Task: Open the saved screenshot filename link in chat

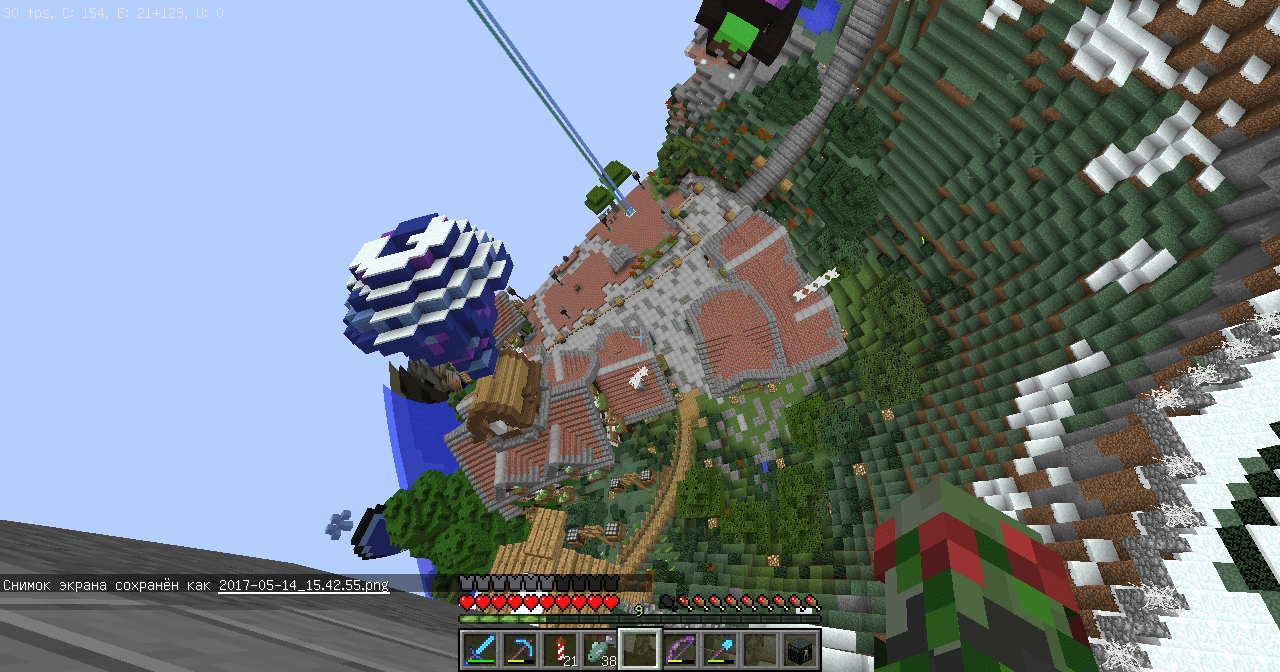Action: point(304,585)
